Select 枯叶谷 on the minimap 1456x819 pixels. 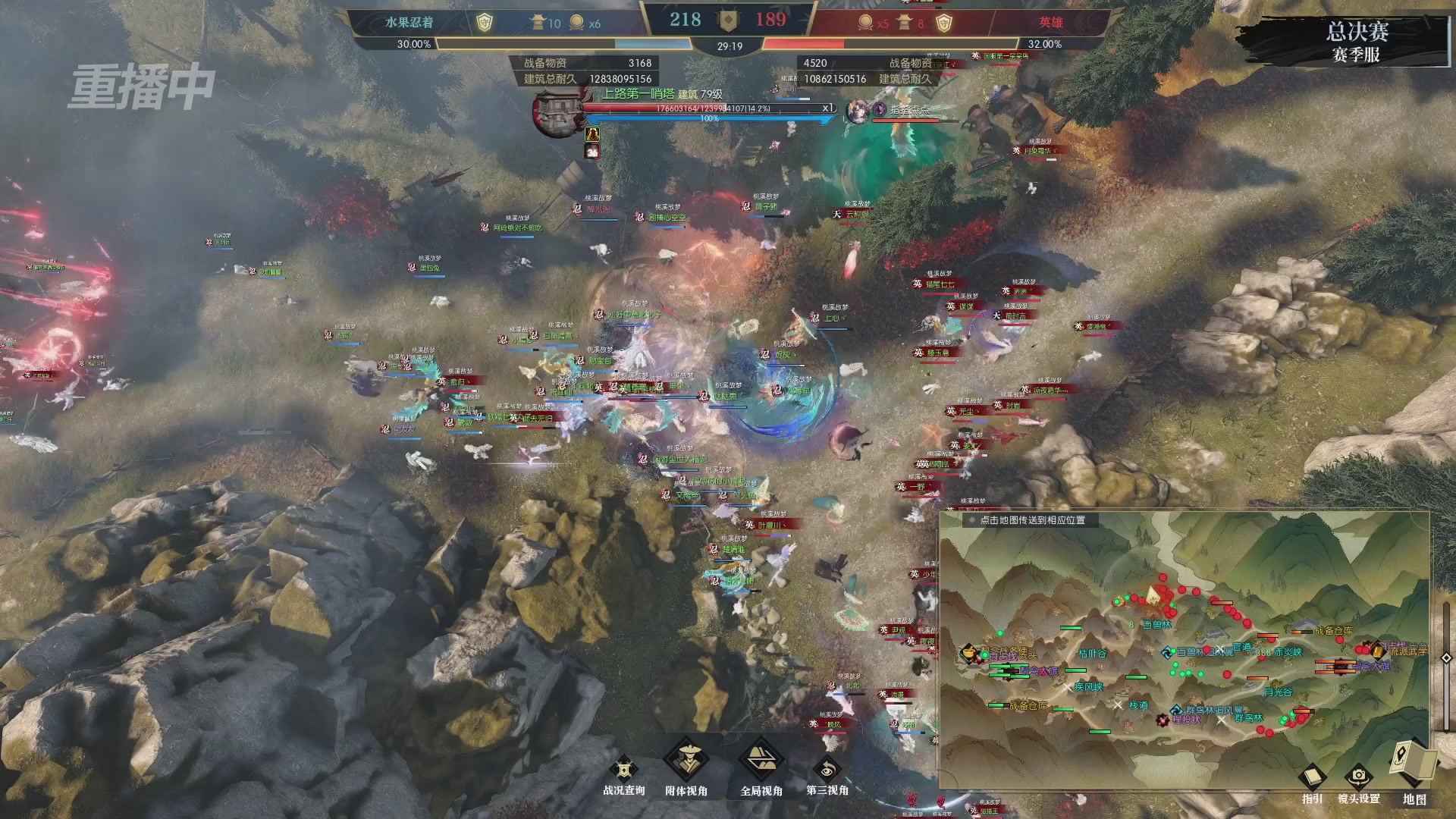(x=1092, y=653)
